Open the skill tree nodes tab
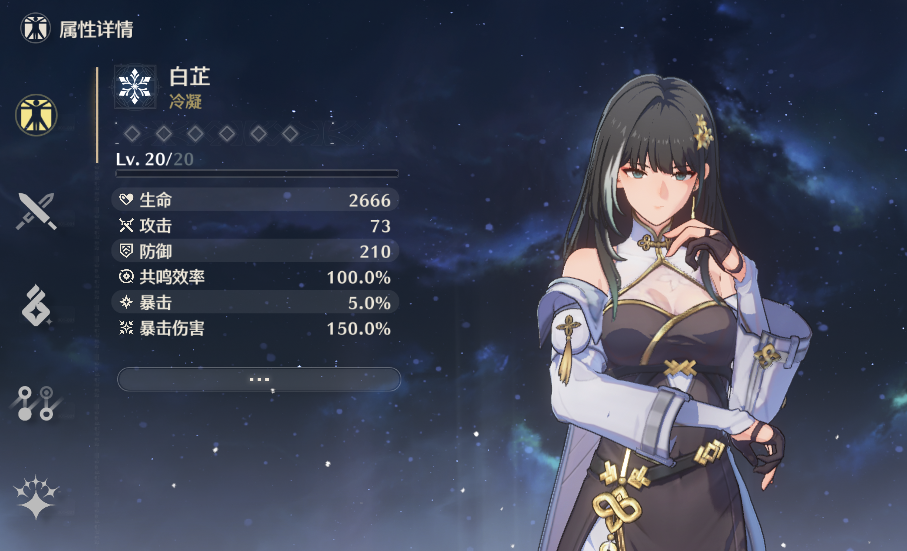907x551 pixels. click(36, 401)
